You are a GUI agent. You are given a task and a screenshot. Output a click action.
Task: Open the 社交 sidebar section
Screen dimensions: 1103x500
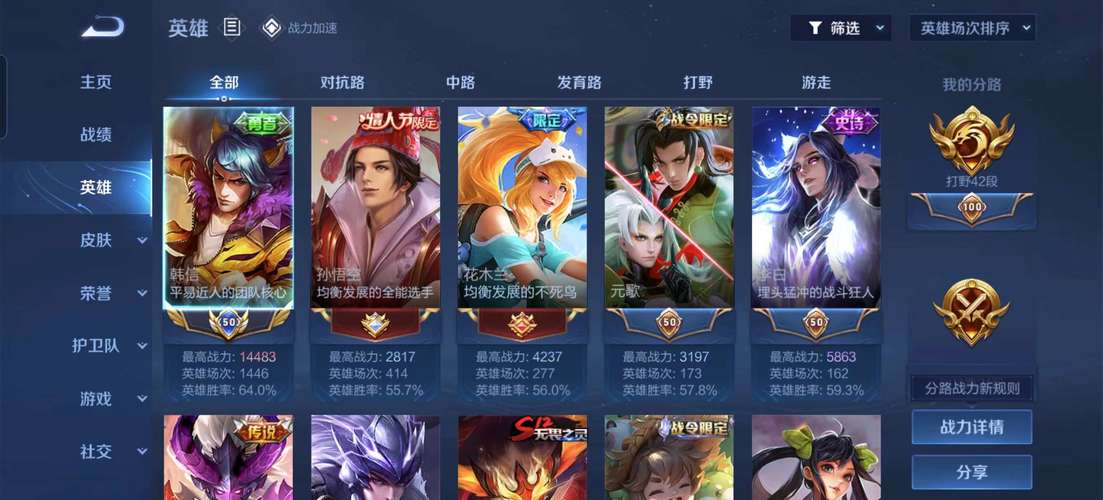pos(112,451)
